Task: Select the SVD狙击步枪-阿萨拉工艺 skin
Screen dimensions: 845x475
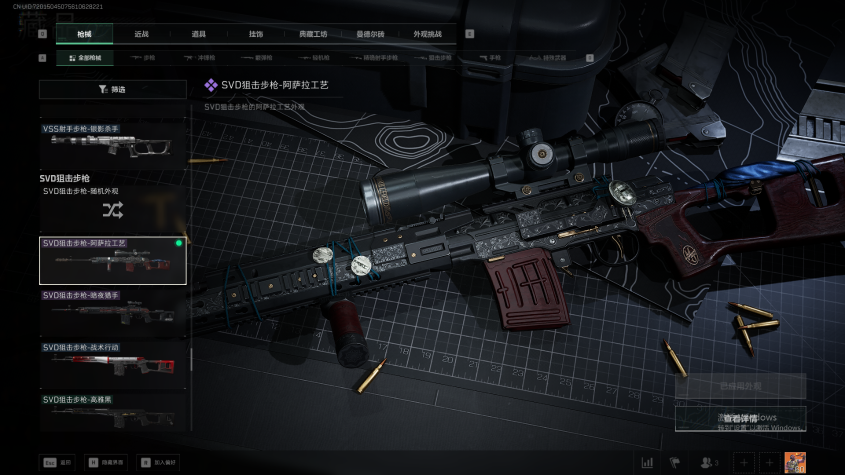Action: (x=112, y=260)
